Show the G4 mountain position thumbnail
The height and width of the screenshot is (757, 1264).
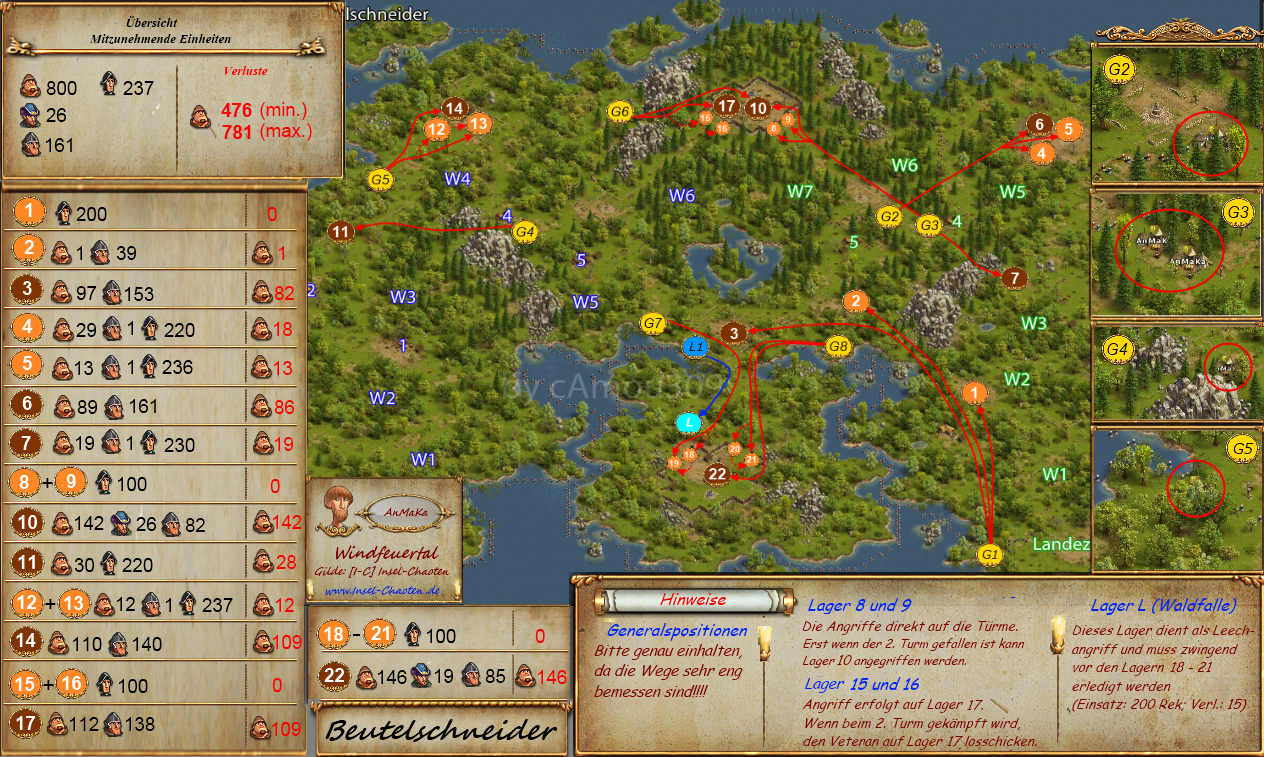click(1175, 375)
